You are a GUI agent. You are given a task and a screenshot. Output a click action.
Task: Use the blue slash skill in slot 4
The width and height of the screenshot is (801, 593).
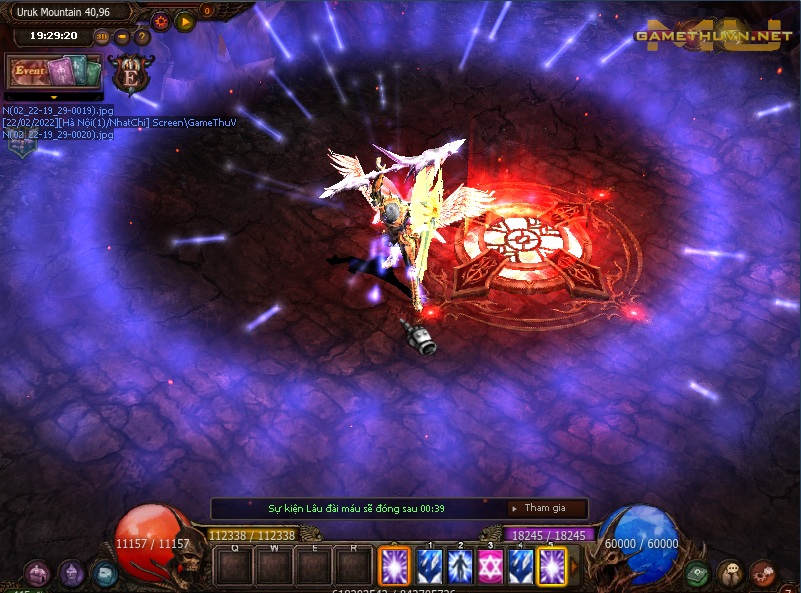520,566
